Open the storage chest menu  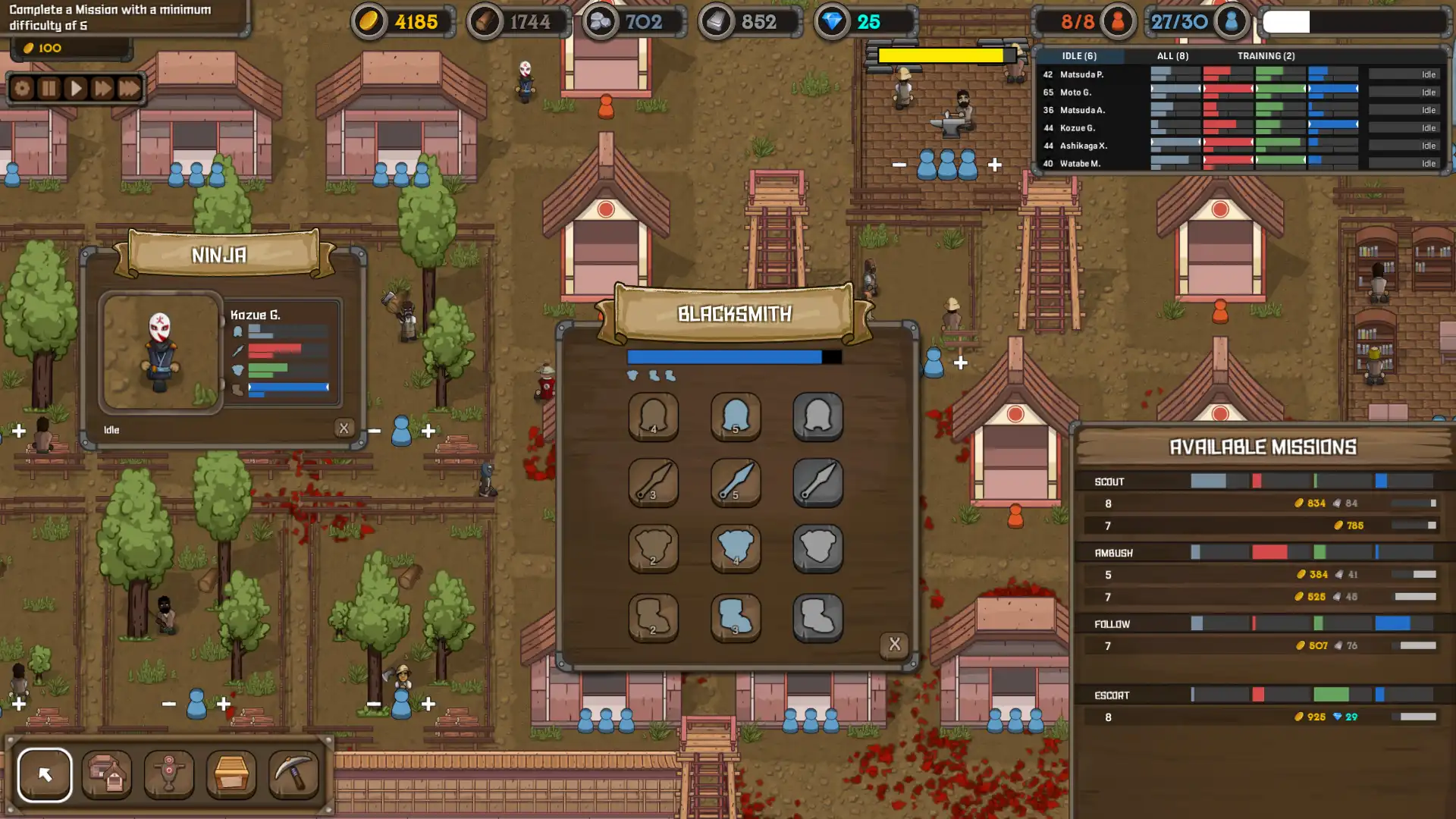coord(231,774)
